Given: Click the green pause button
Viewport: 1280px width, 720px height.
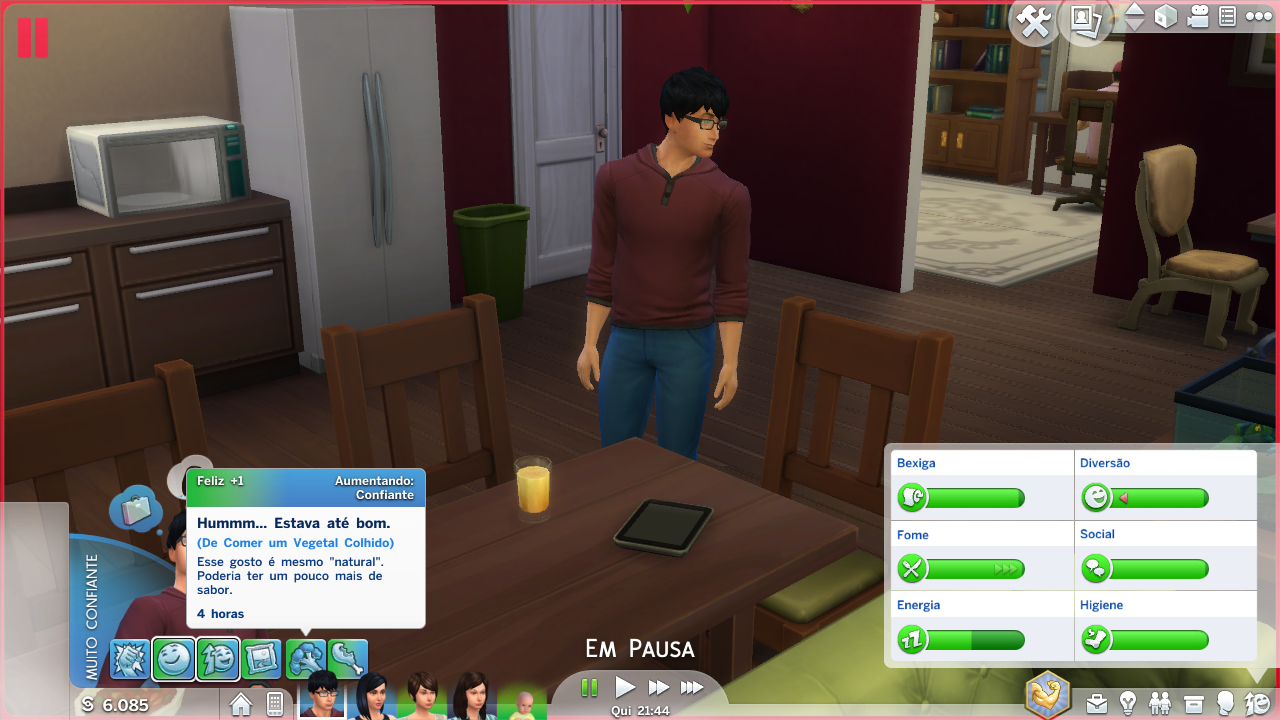Looking at the screenshot, I should tap(589, 687).
